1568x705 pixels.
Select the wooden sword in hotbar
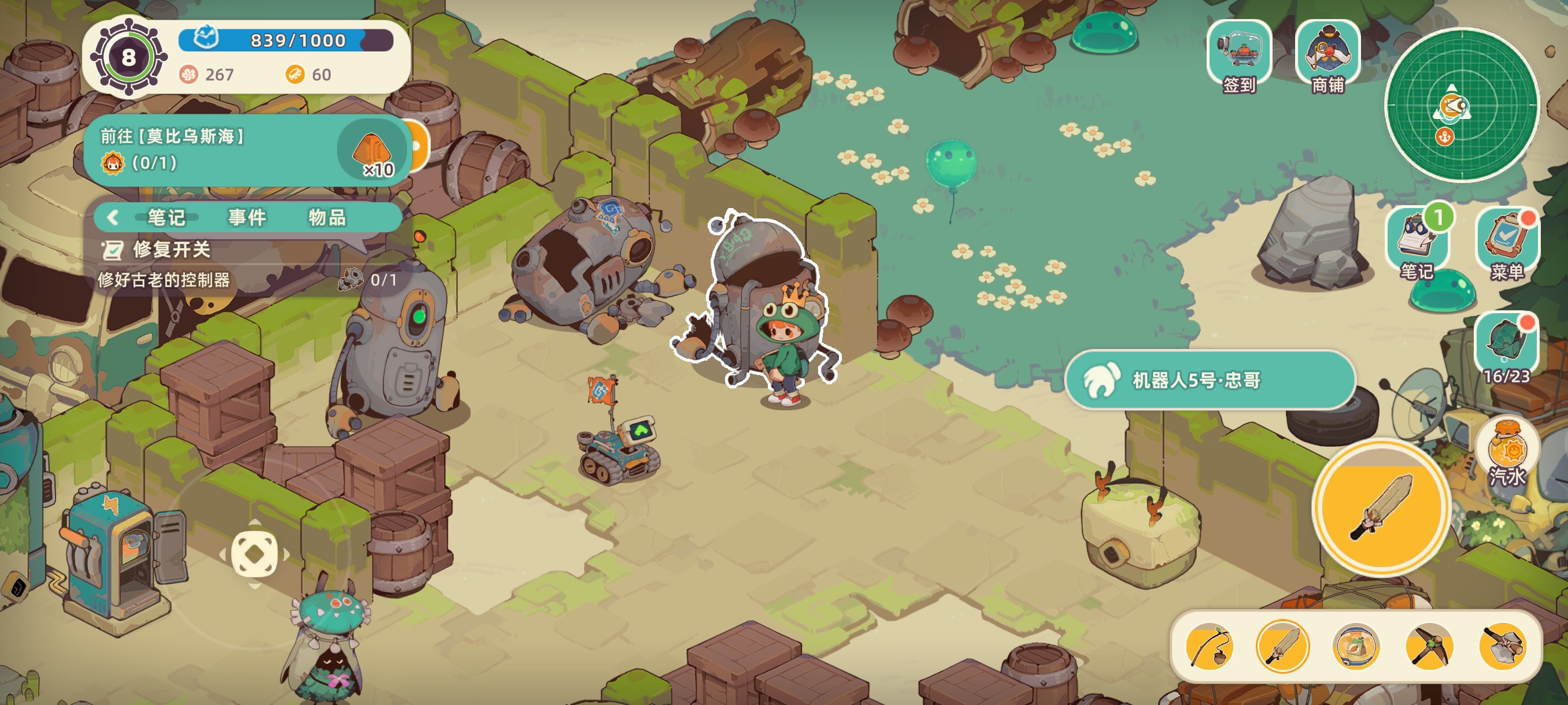click(1282, 646)
